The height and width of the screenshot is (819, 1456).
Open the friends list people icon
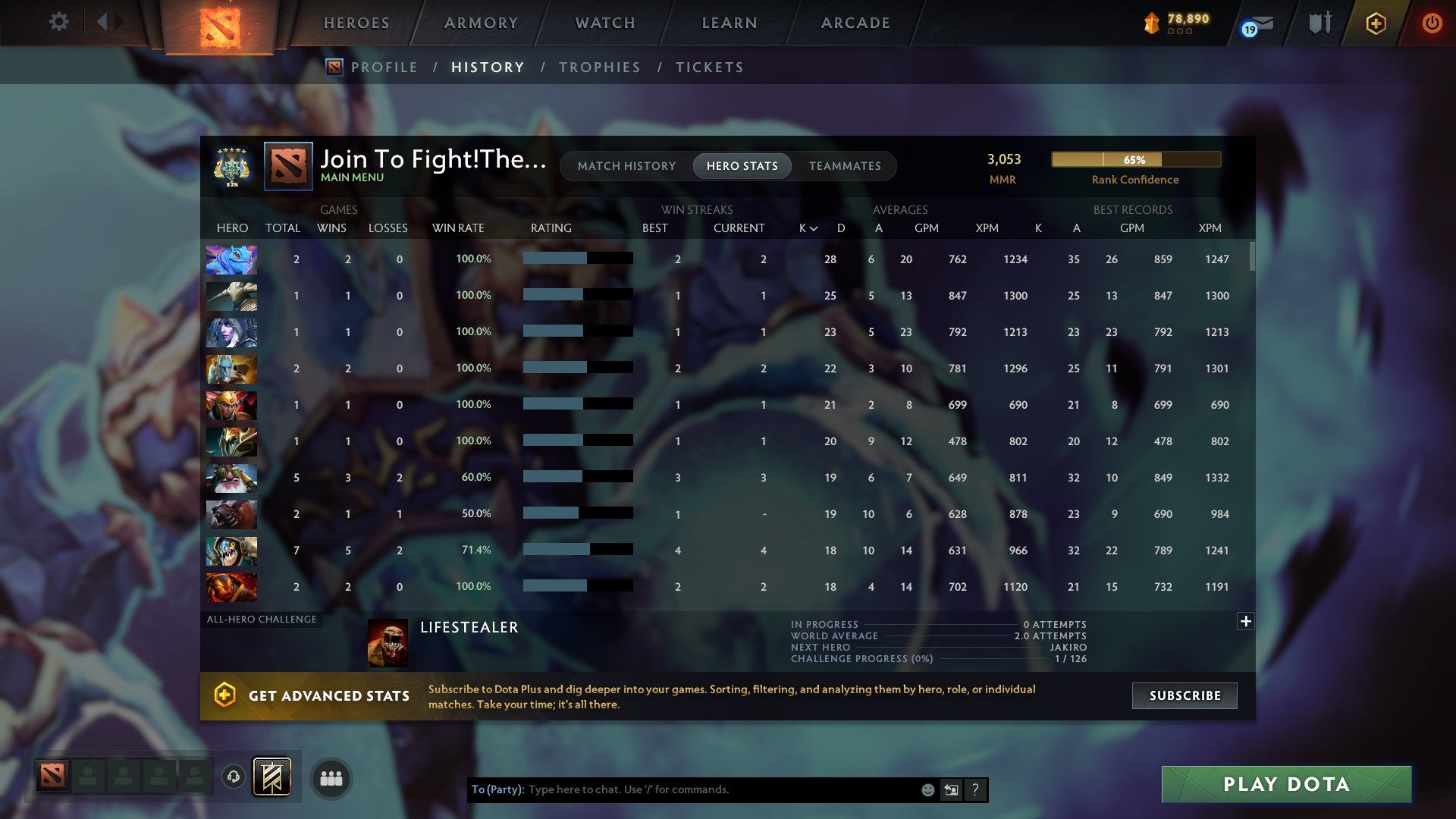click(331, 777)
